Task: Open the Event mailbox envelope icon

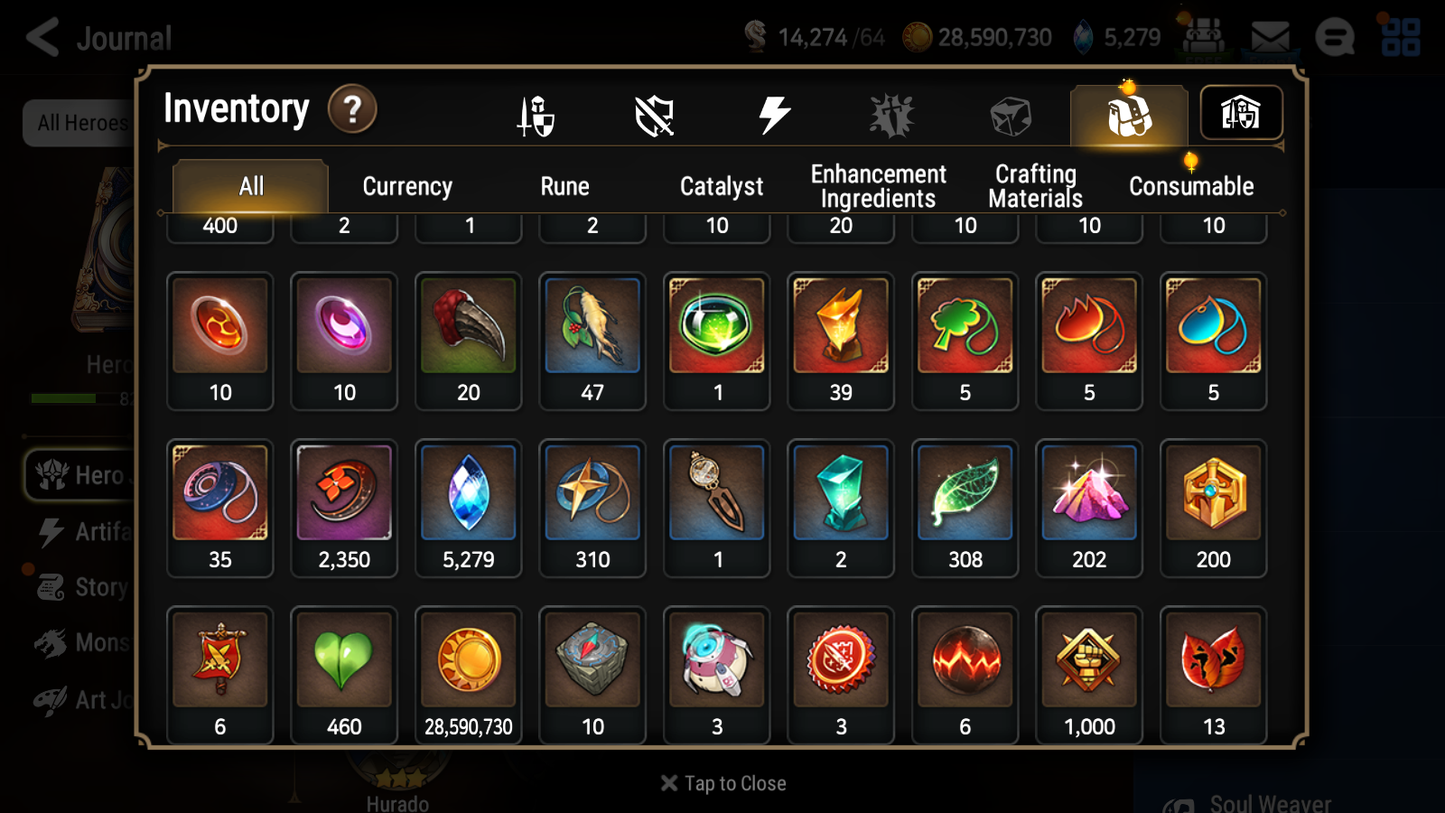Action: 1268,36
